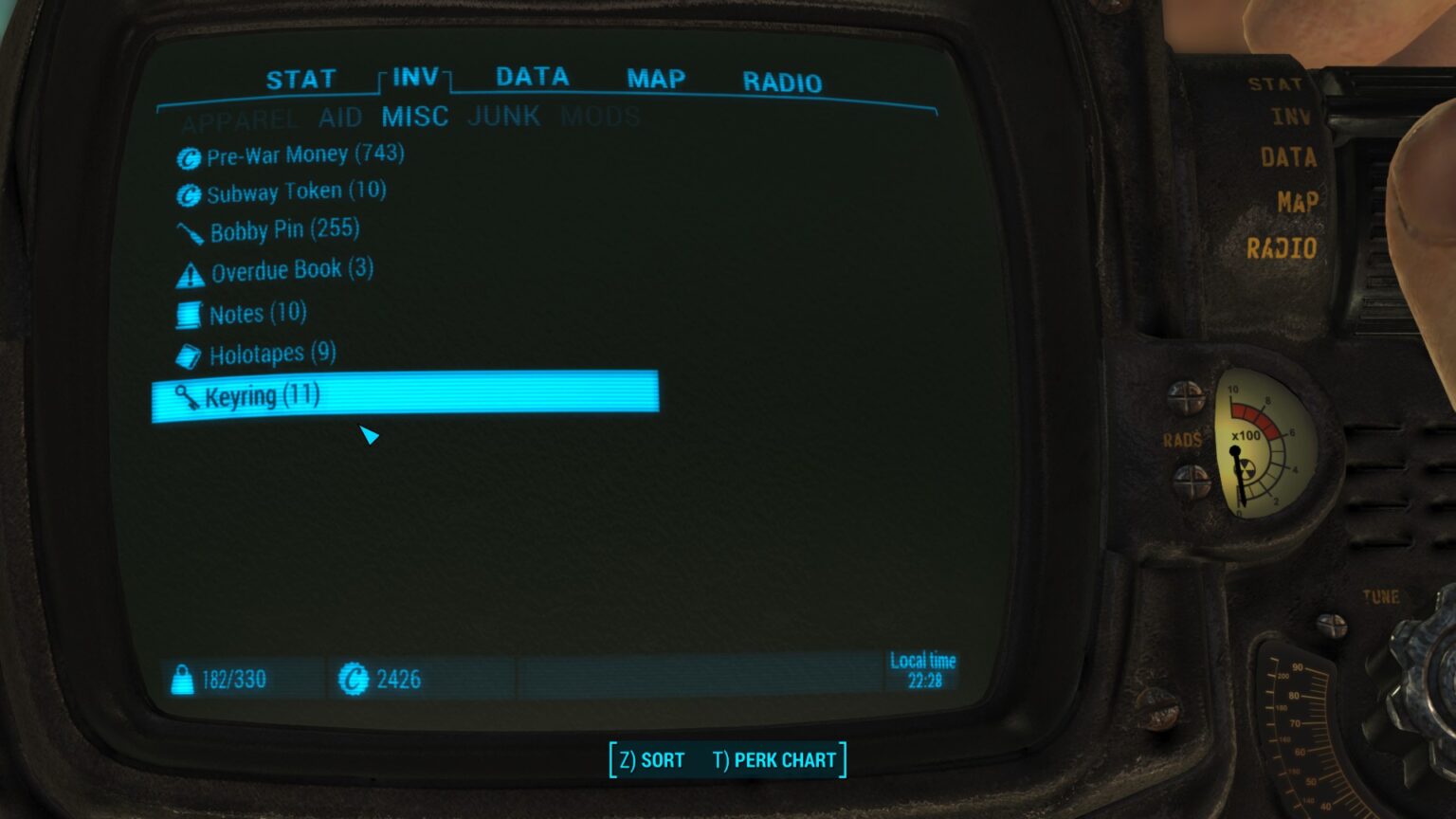Click the caps icon beside Pre-War Money
The image size is (1456, 819).
click(x=189, y=158)
